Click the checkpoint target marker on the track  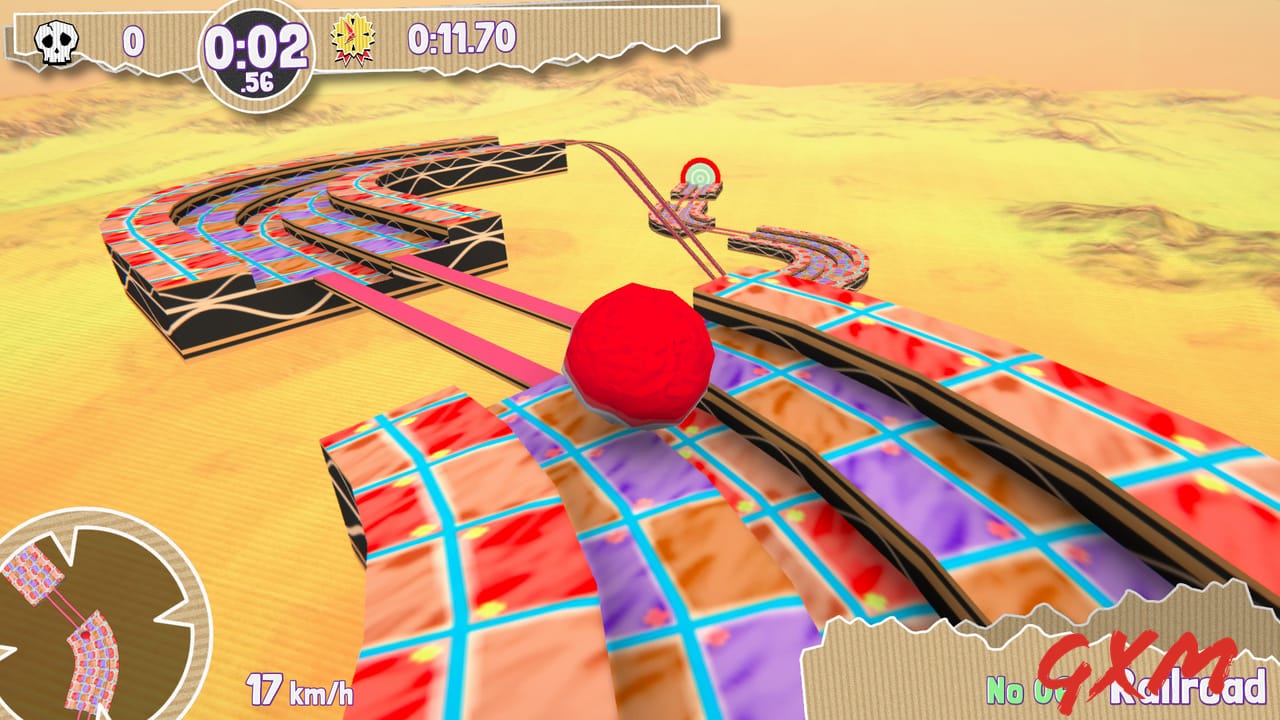(x=699, y=178)
